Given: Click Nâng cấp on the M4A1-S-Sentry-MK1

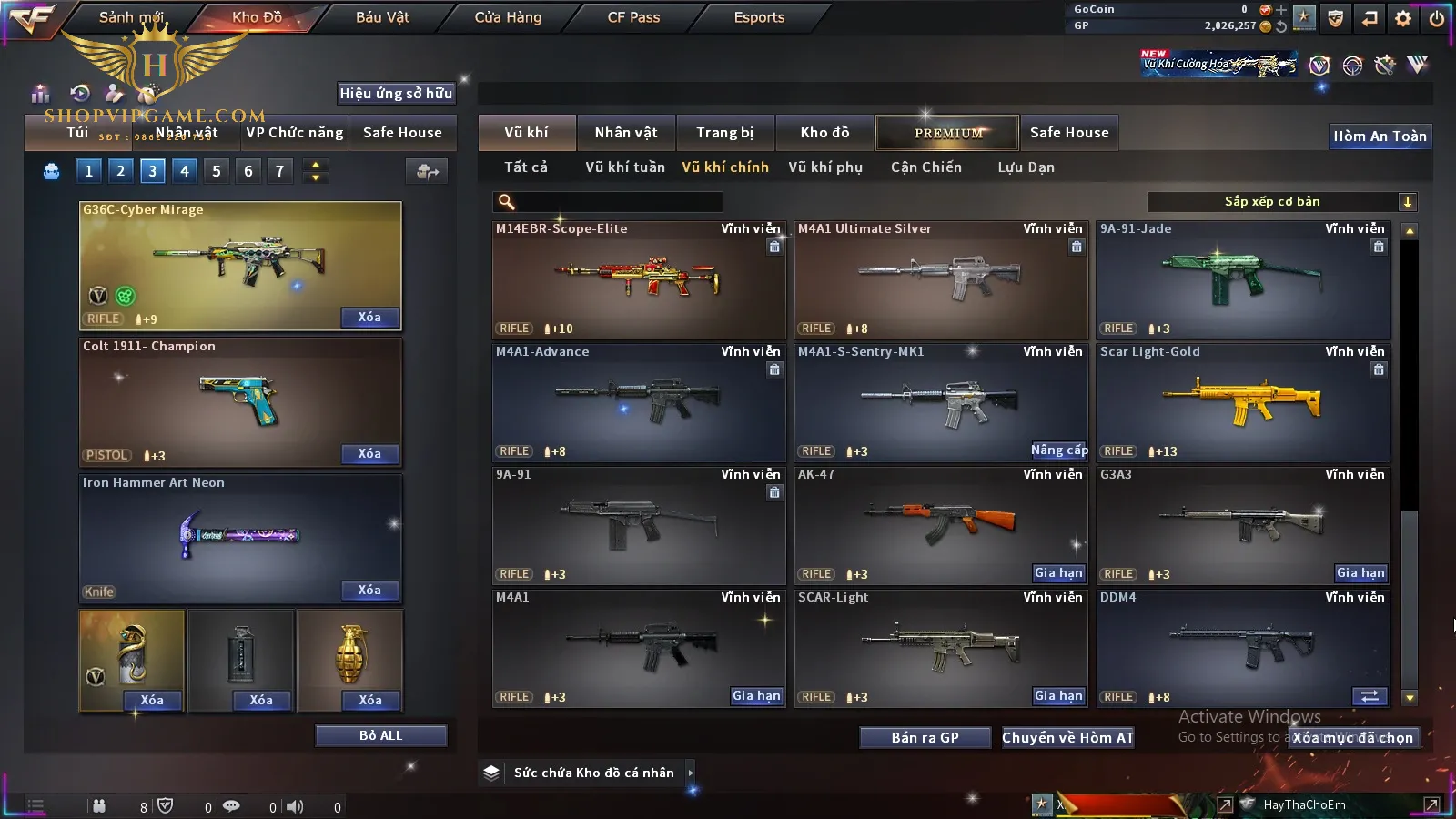Looking at the screenshot, I should pyautogui.click(x=1058, y=450).
